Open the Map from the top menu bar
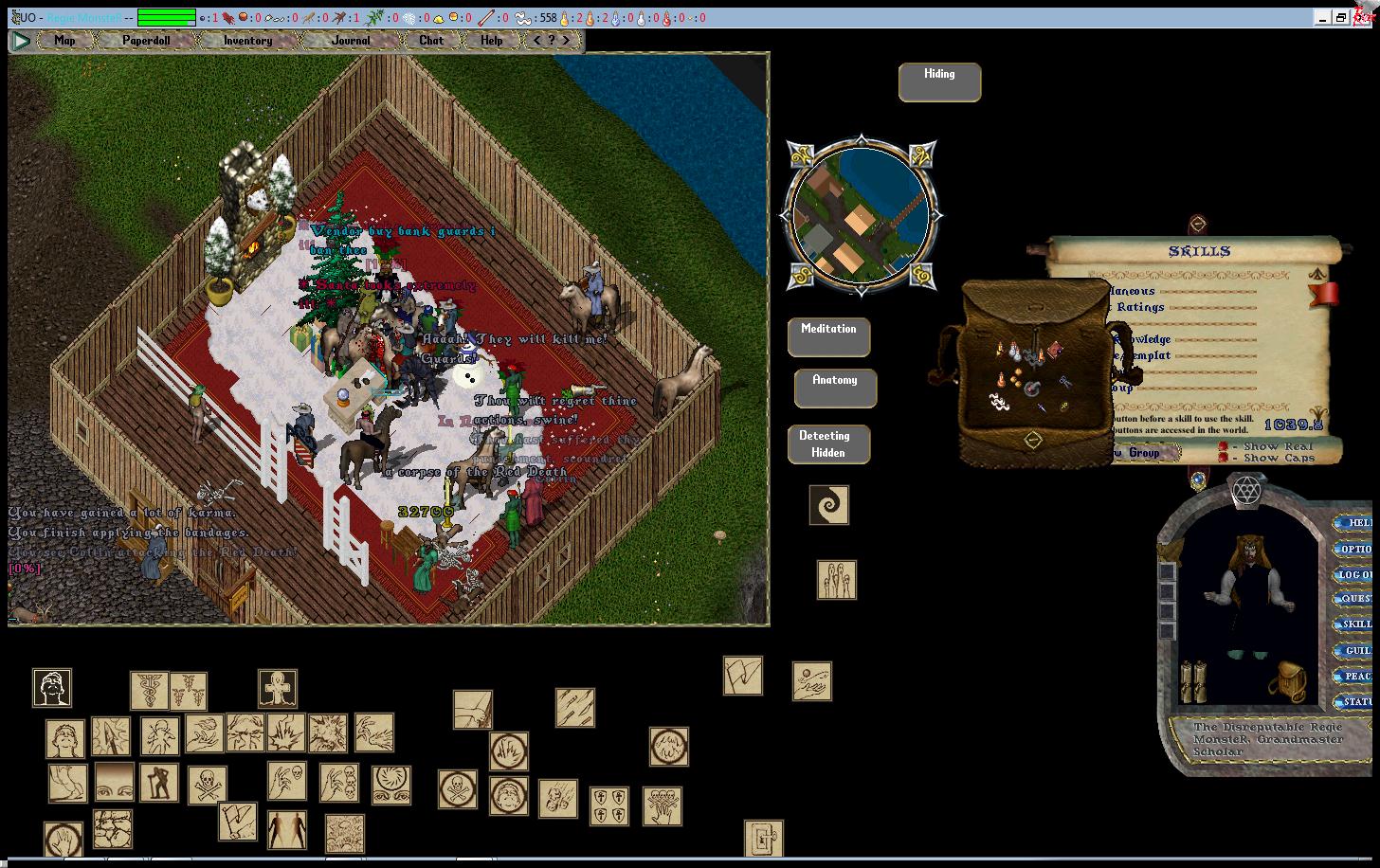This screenshot has width=1380, height=868. pos(64,41)
